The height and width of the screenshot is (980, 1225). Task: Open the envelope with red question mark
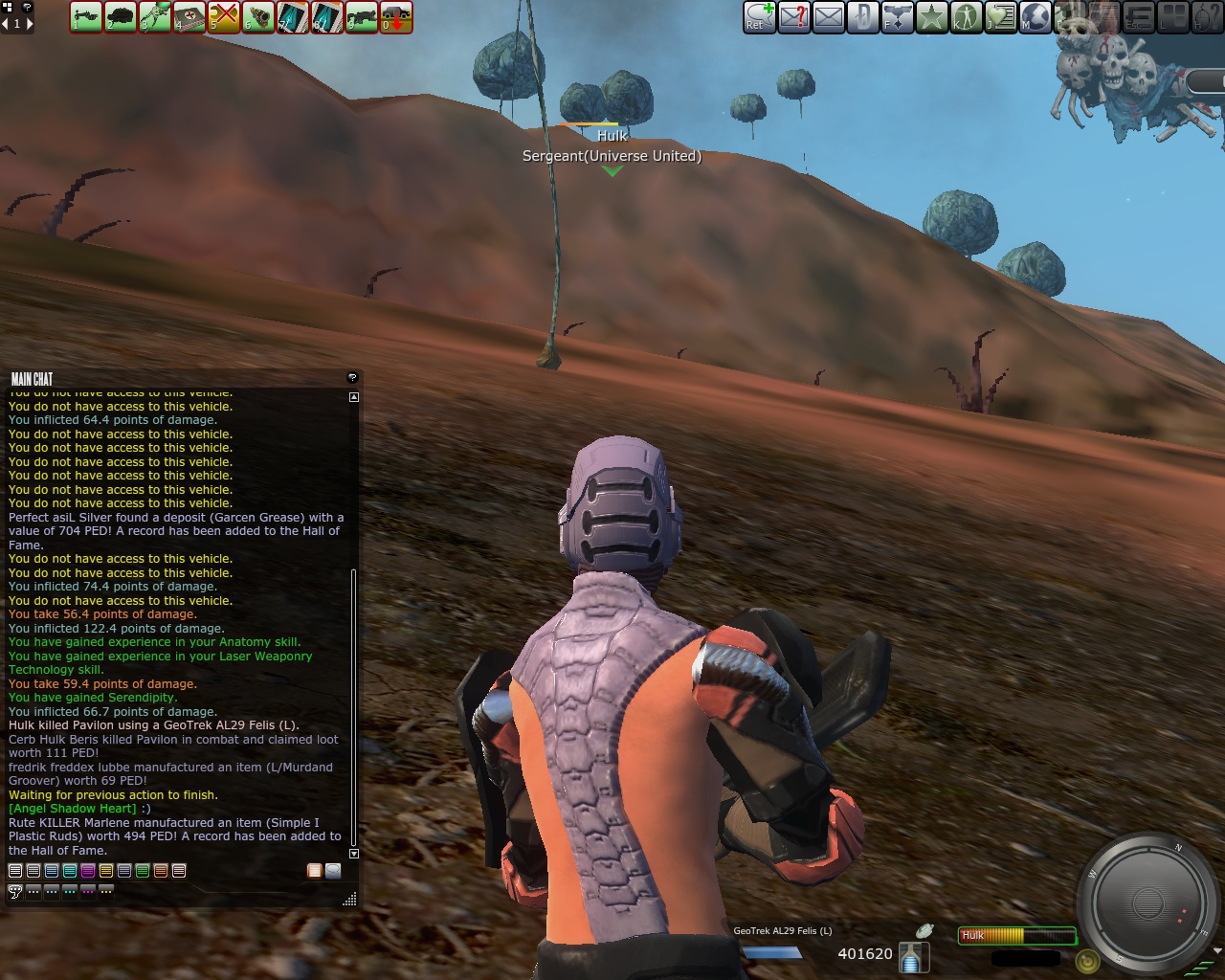pos(794,16)
